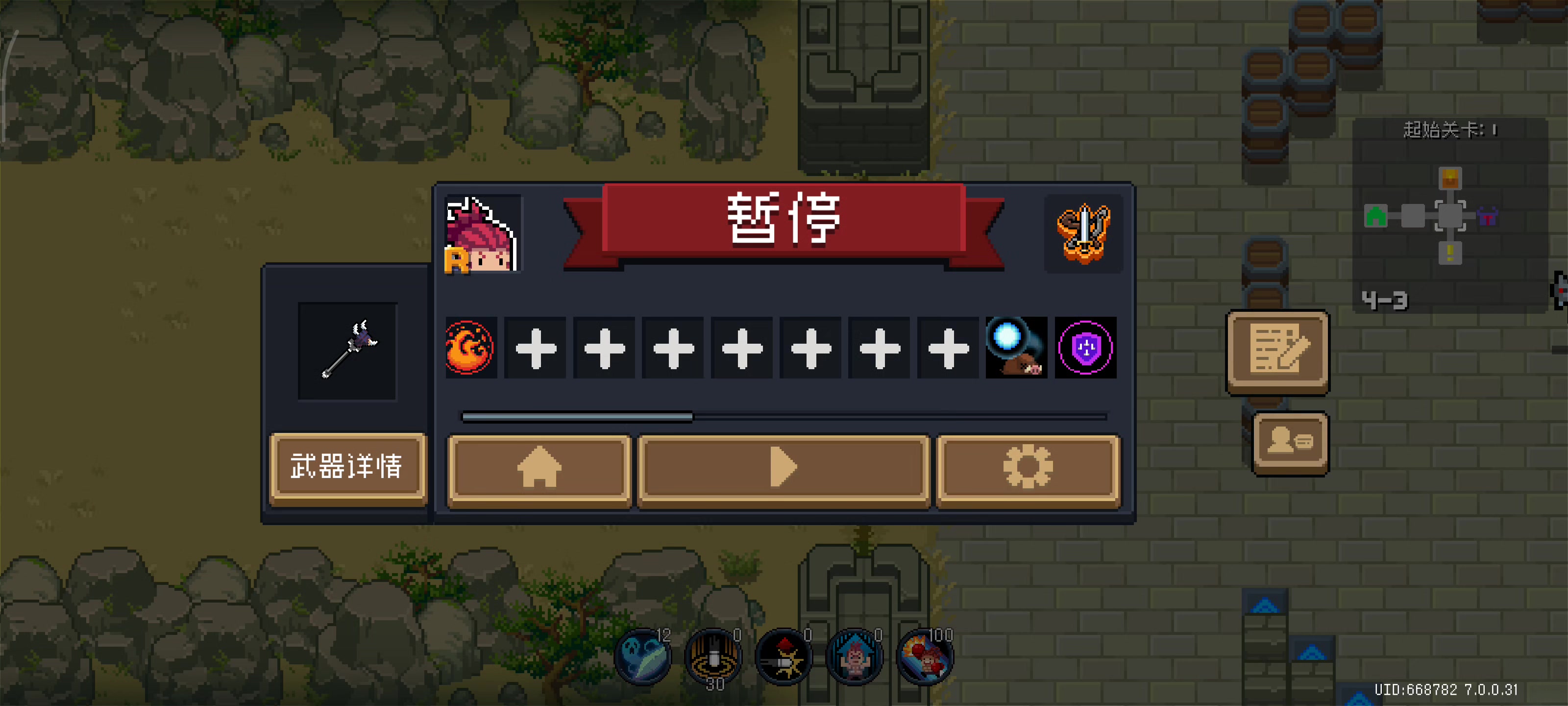Viewport: 1568px width, 706px height.
Task: Open the quest log notepad icon
Action: click(1277, 352)
